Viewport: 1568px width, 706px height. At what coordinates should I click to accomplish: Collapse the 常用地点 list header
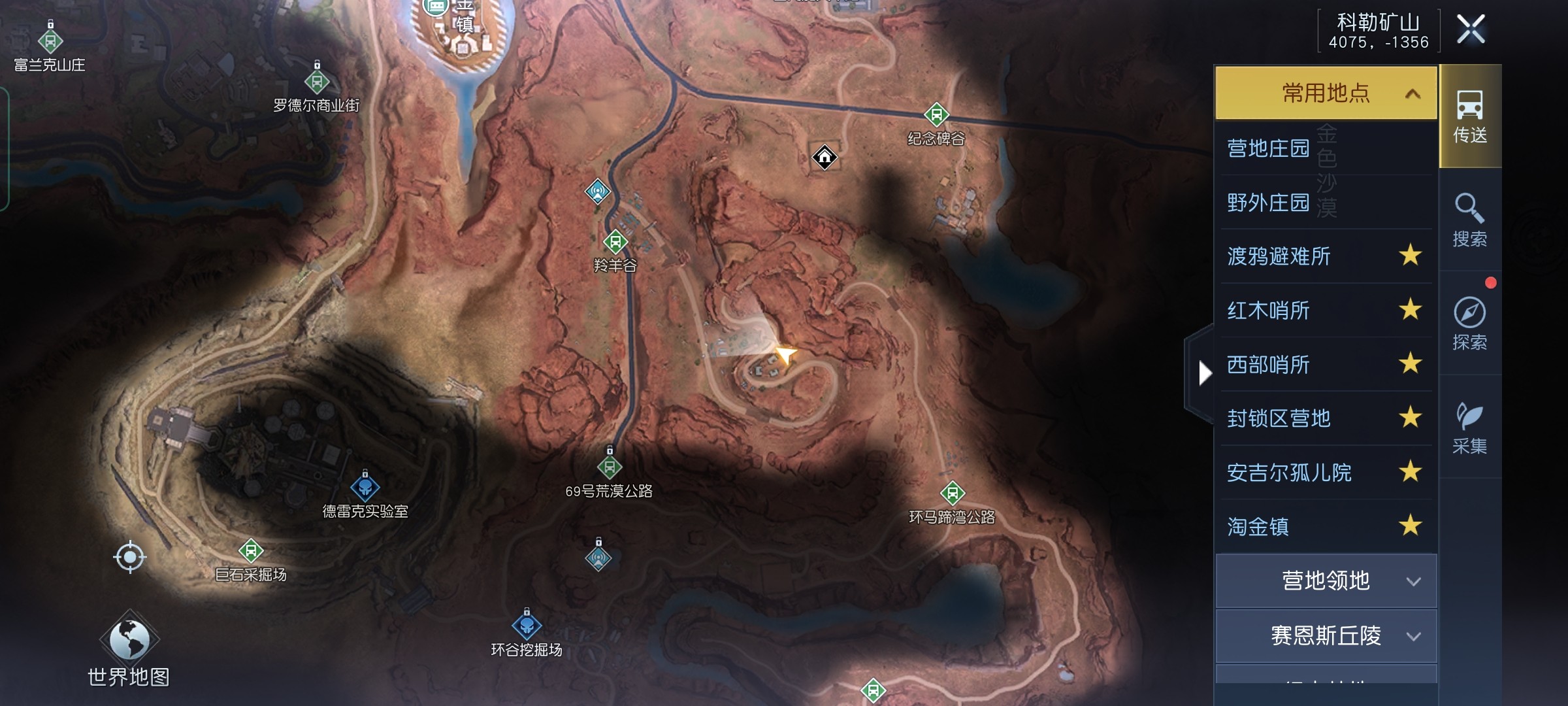click(1326, 93)
